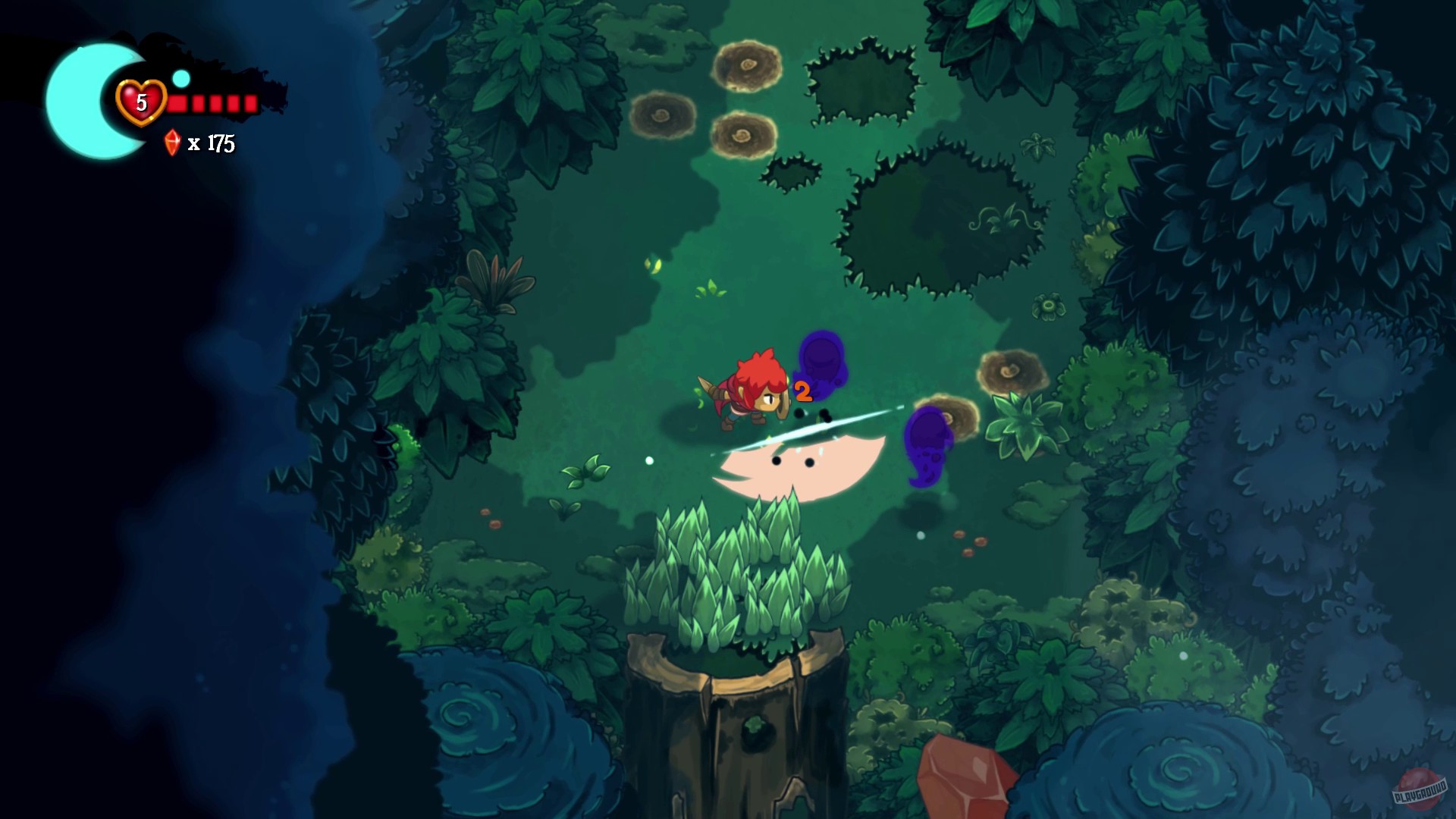Click the orange damage number 2
This screenshot has height=819, width=1456.
pos(802,393)
